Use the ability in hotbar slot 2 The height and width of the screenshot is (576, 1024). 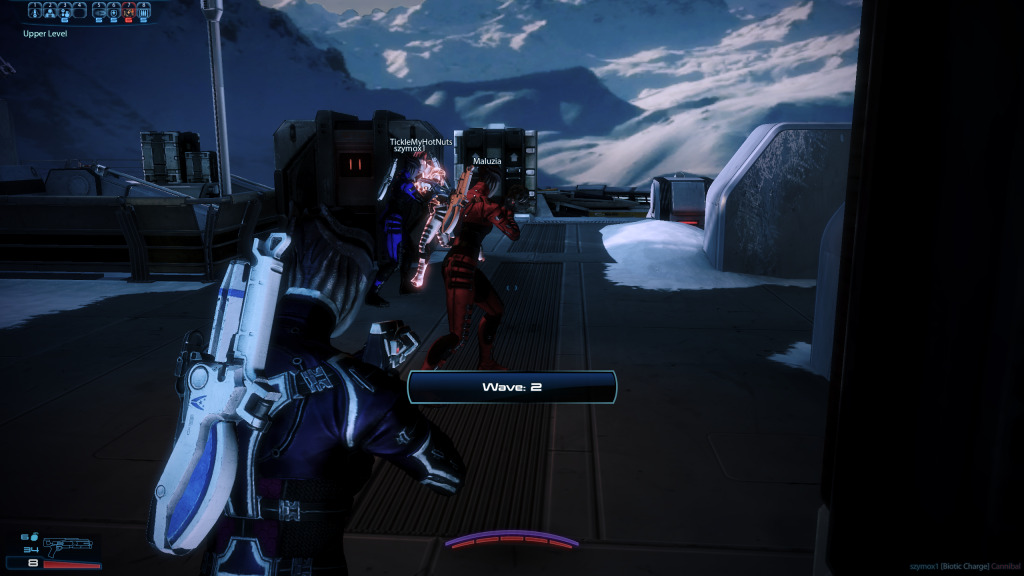click(x=50, y=13)
